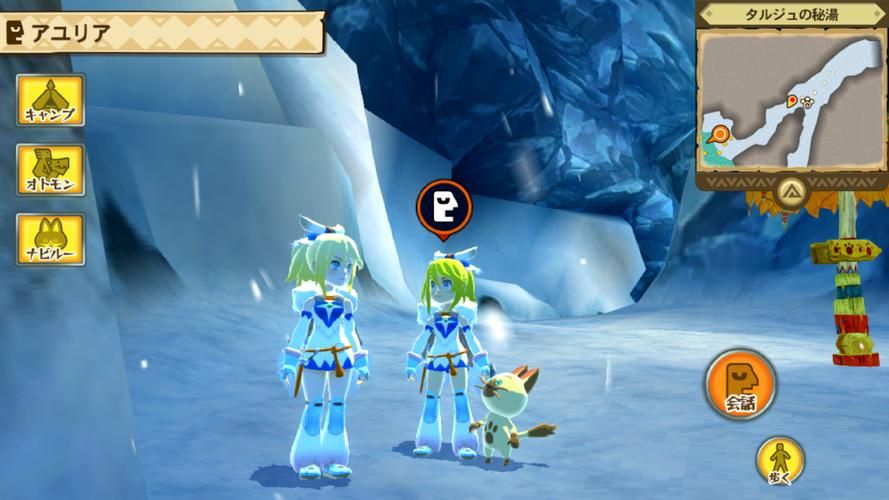Tap the ナビルー Navirou button

50,239
